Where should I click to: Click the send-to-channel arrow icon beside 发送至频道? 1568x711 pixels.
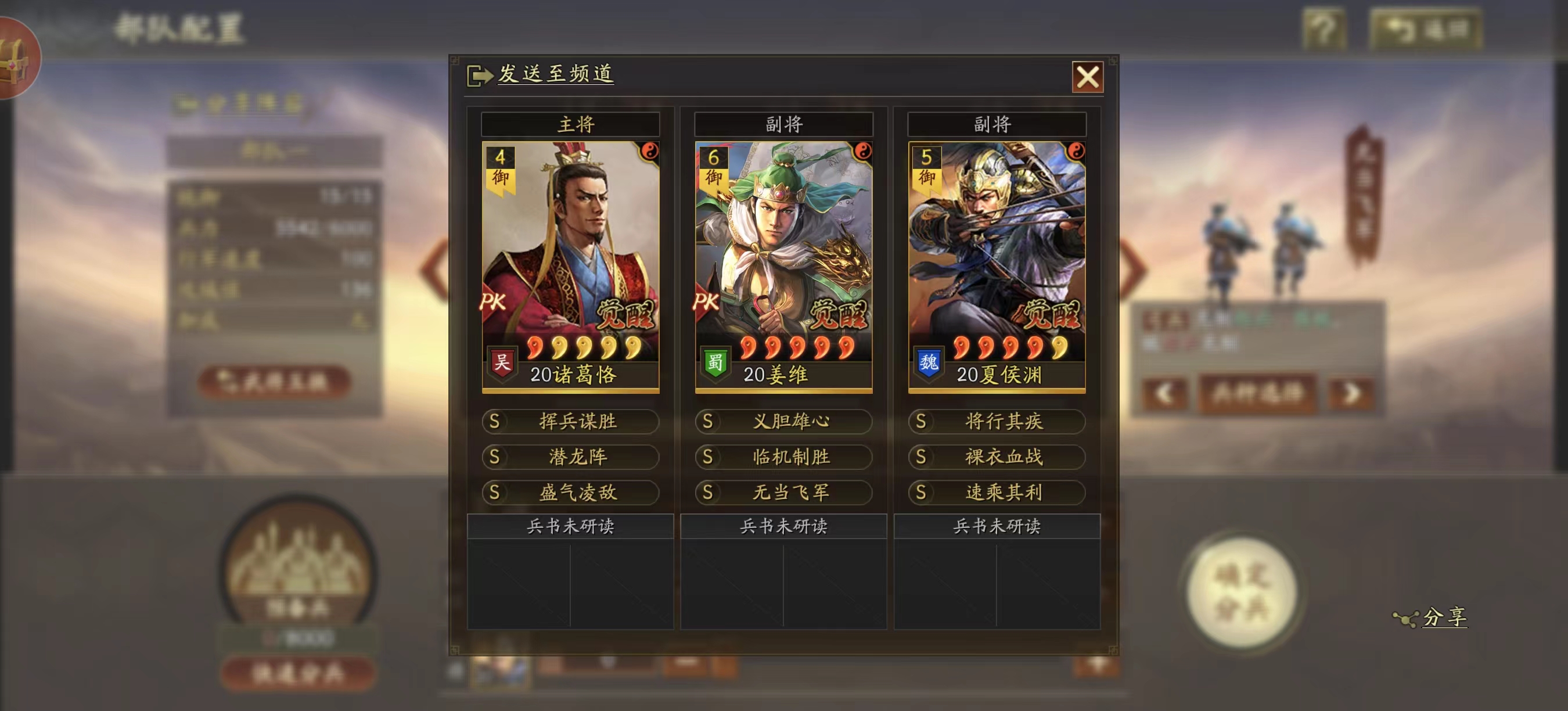click(479, 75)
